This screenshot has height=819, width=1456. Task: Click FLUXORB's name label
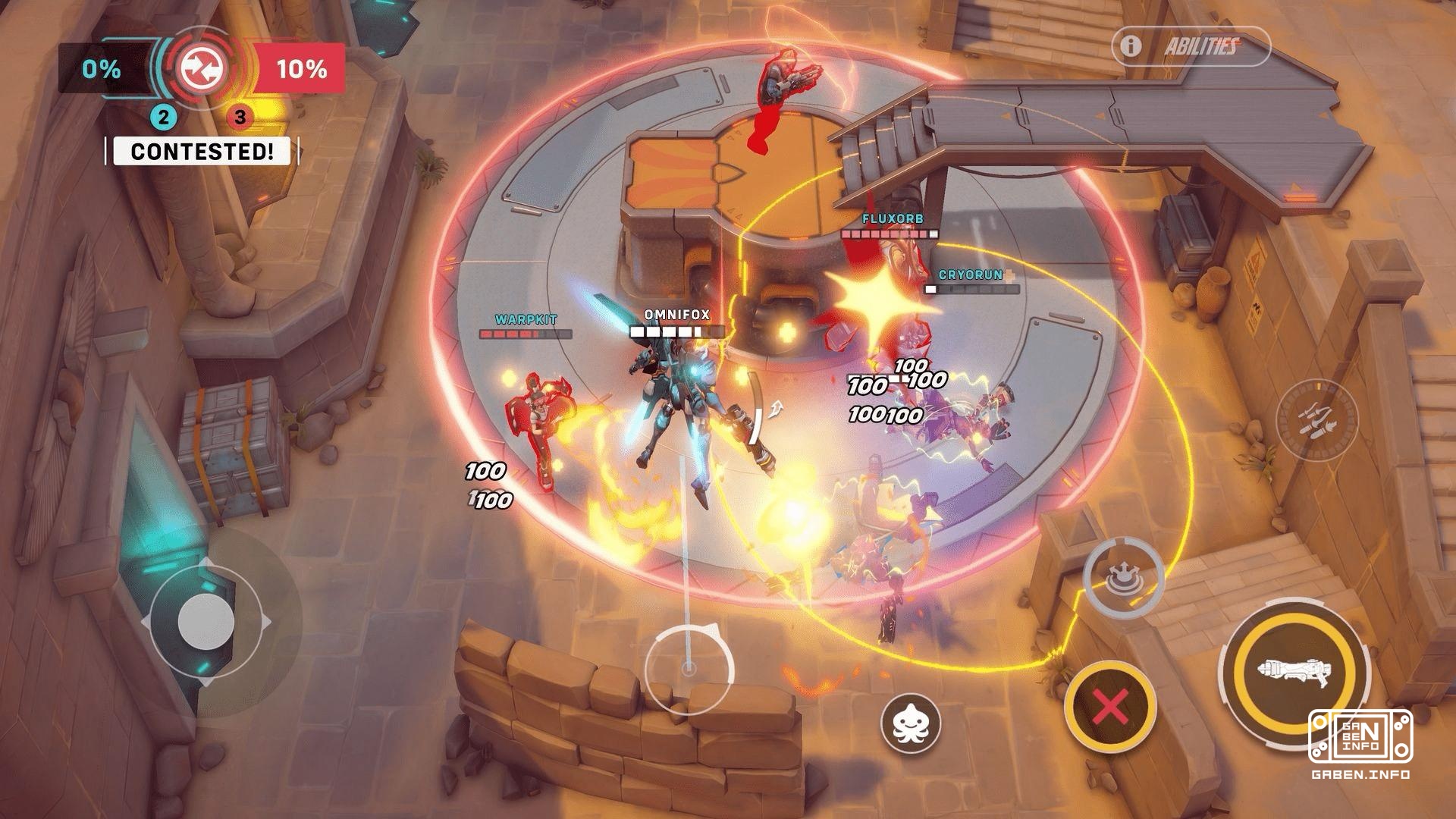click(x=893, y=218)
